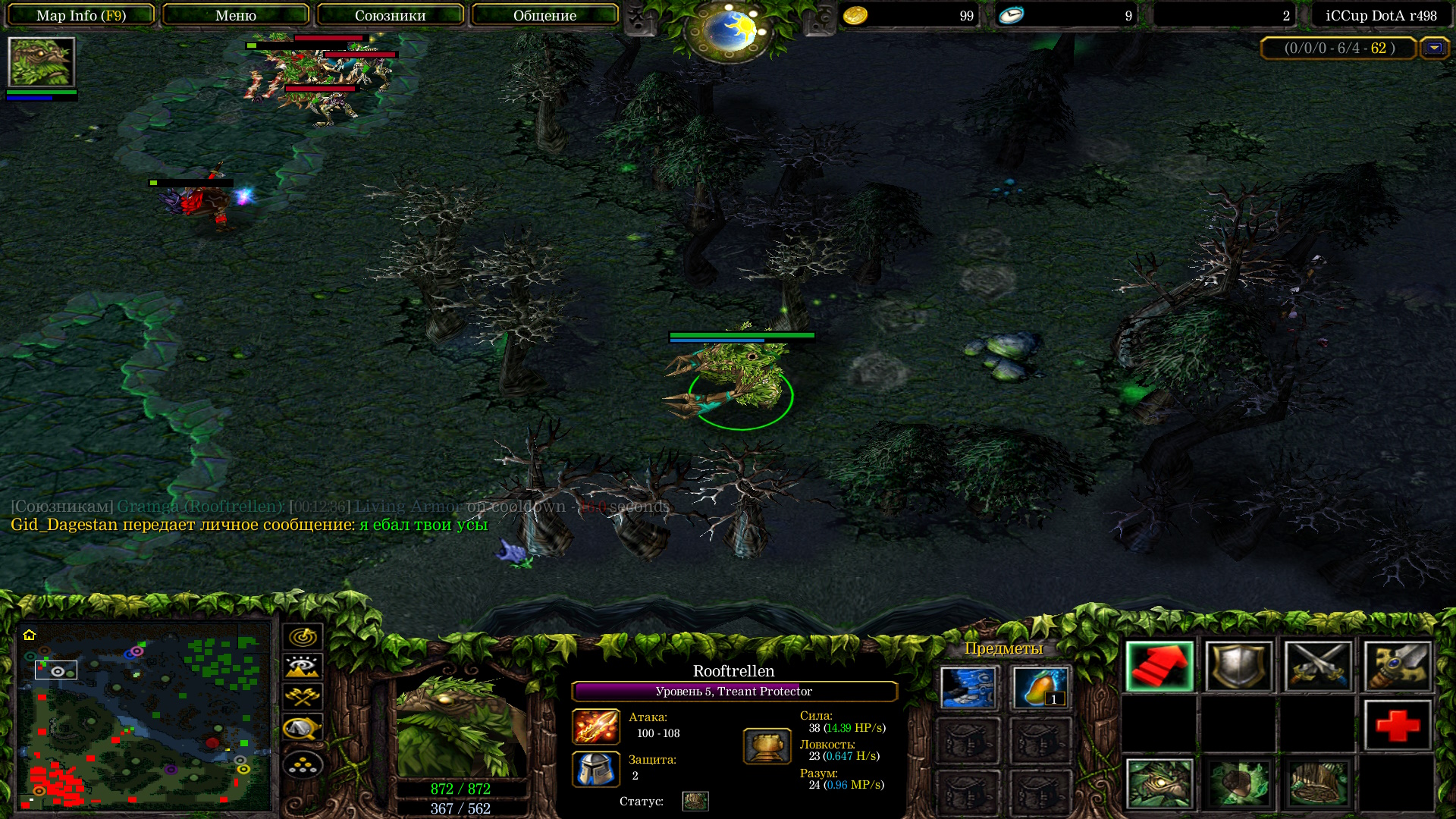Toggle creep camp display on minimap
1456x819 pixels.
[x=303, y=728]
